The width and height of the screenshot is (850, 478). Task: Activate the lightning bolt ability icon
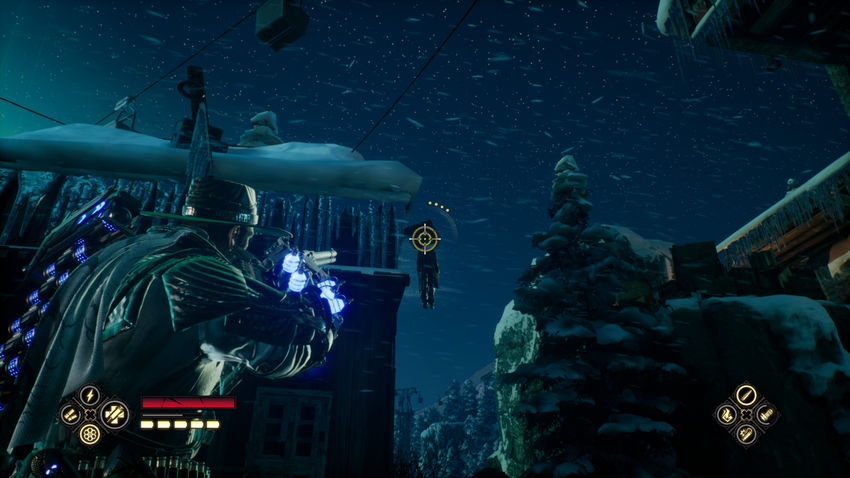coord(90,394)
